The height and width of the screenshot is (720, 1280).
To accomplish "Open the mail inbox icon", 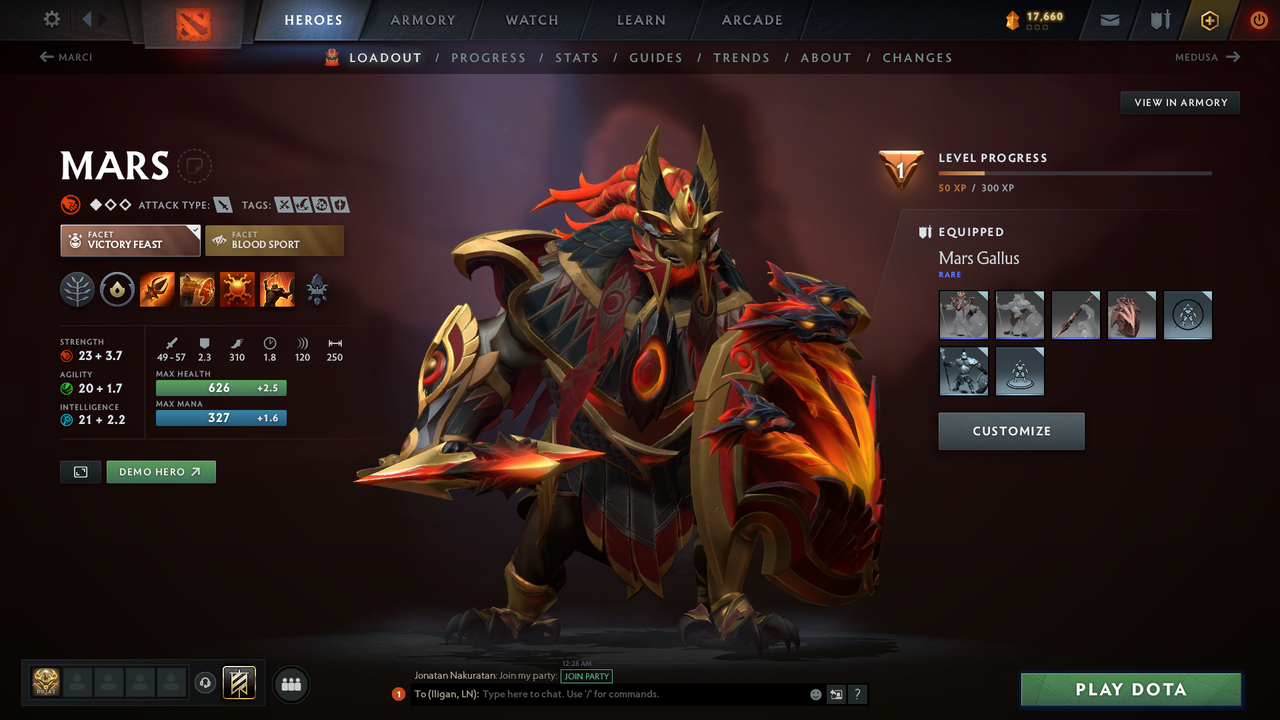I will (x=1108, y=19).
